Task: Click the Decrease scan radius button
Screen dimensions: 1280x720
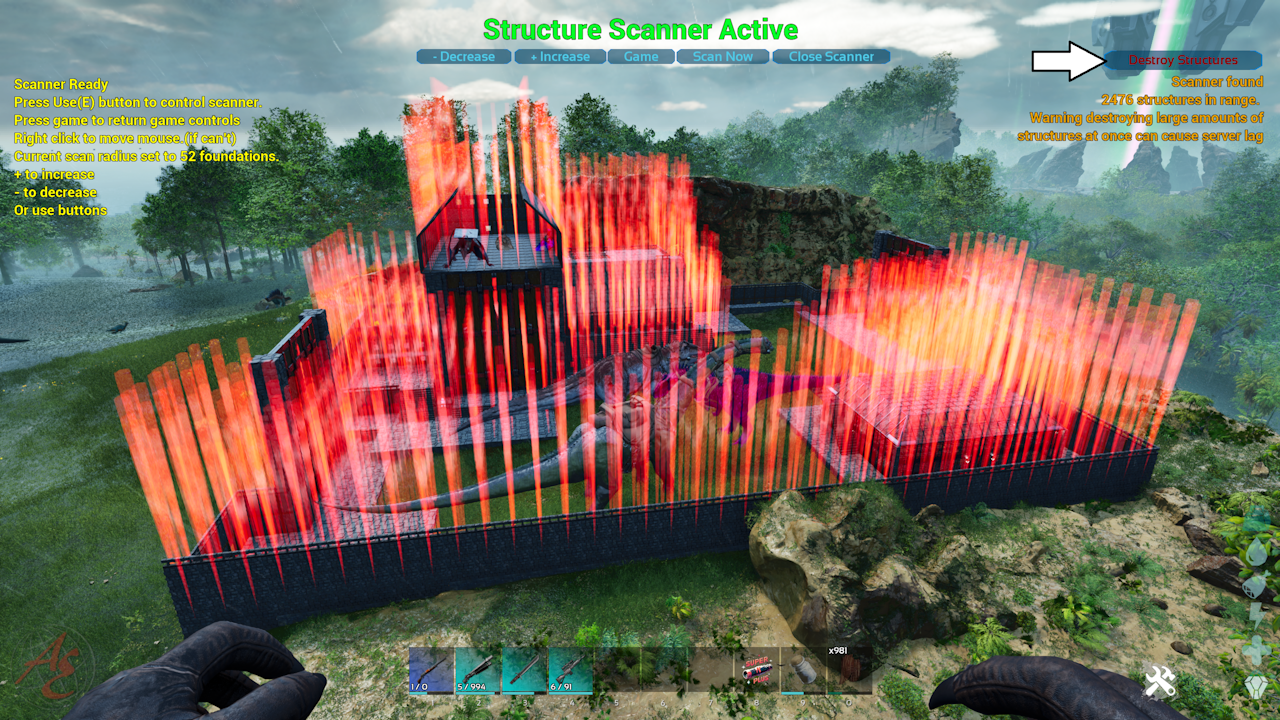Action: point(464,57)
